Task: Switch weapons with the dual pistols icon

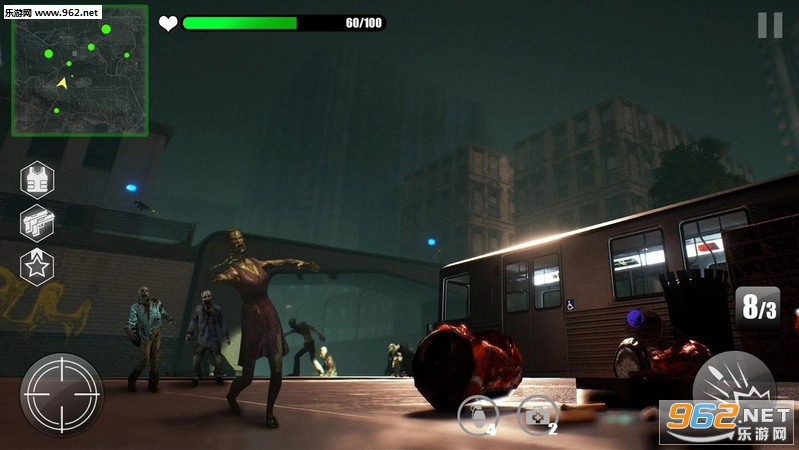Action: (38, 222)
